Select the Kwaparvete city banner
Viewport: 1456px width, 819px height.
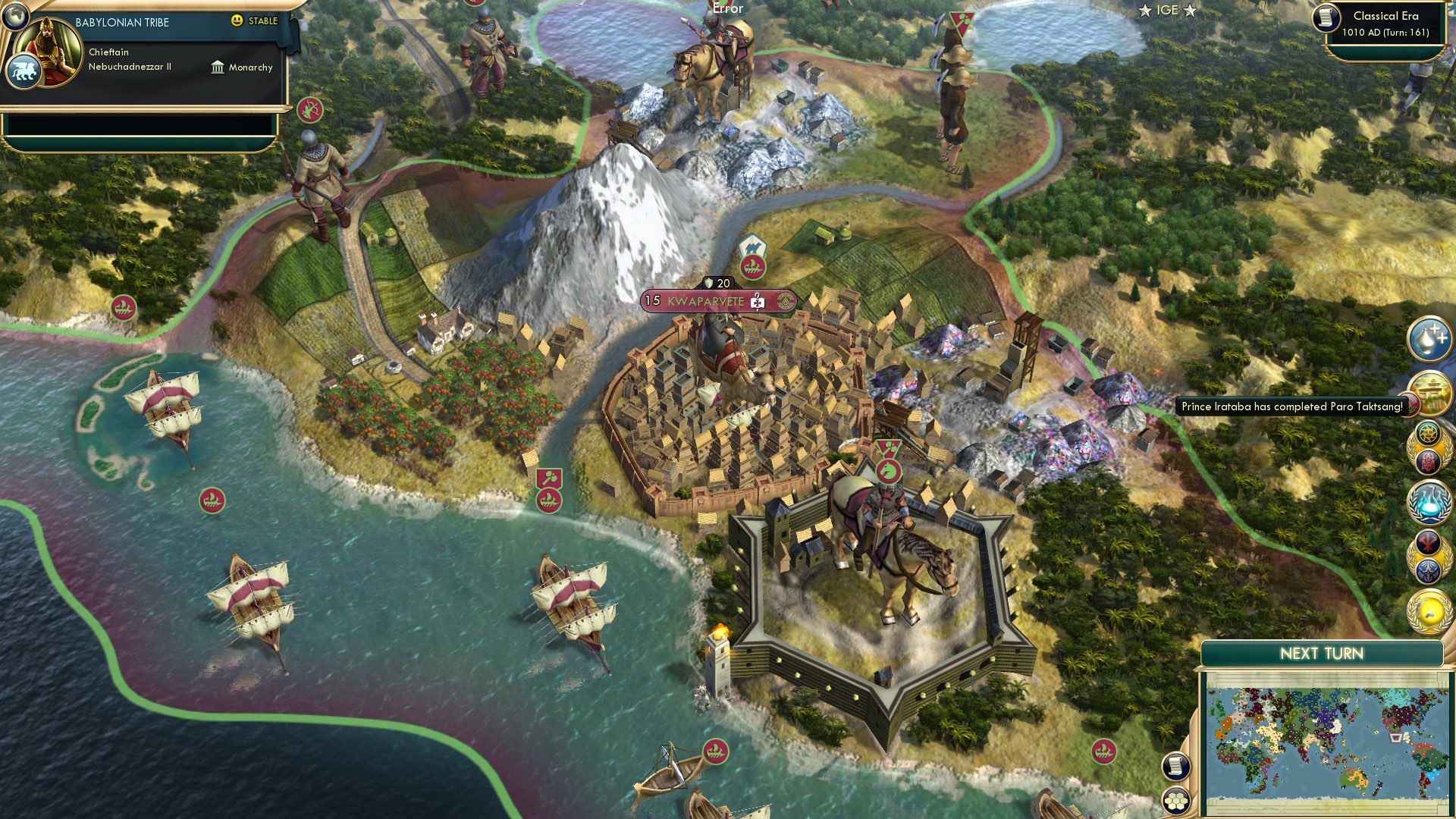point(717,301)
